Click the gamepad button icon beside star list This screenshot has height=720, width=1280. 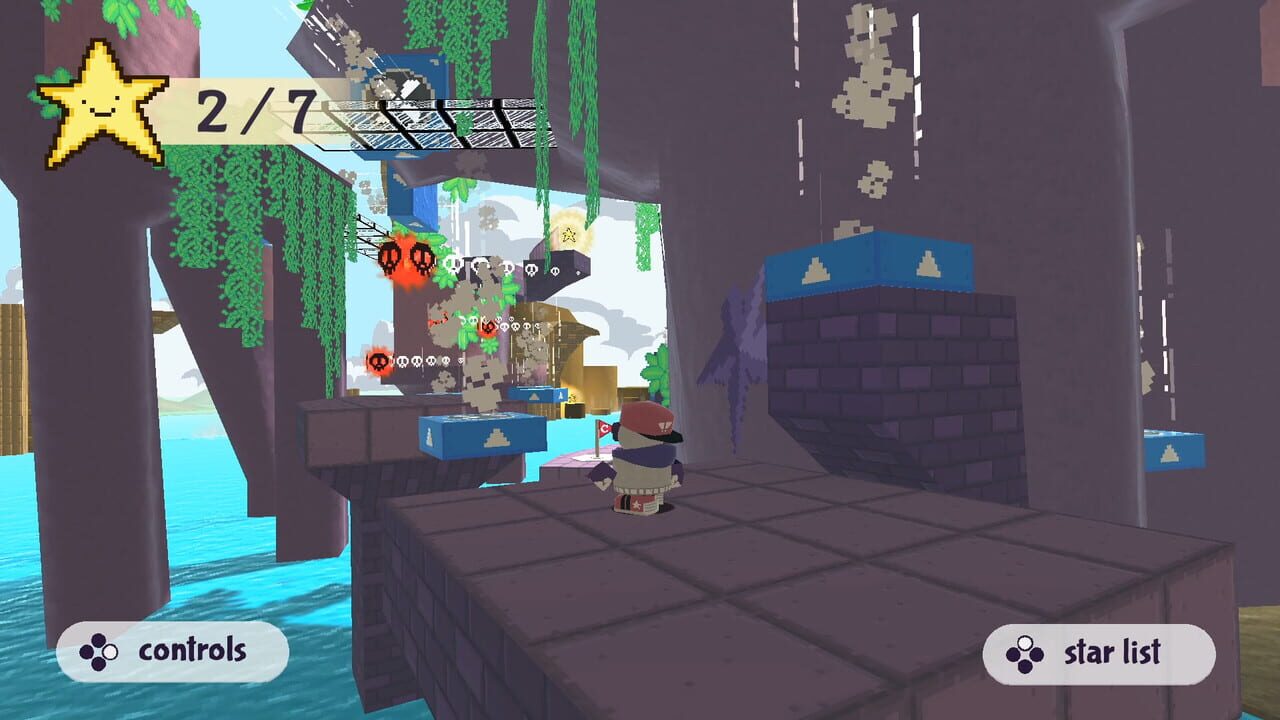(1023, 655)
